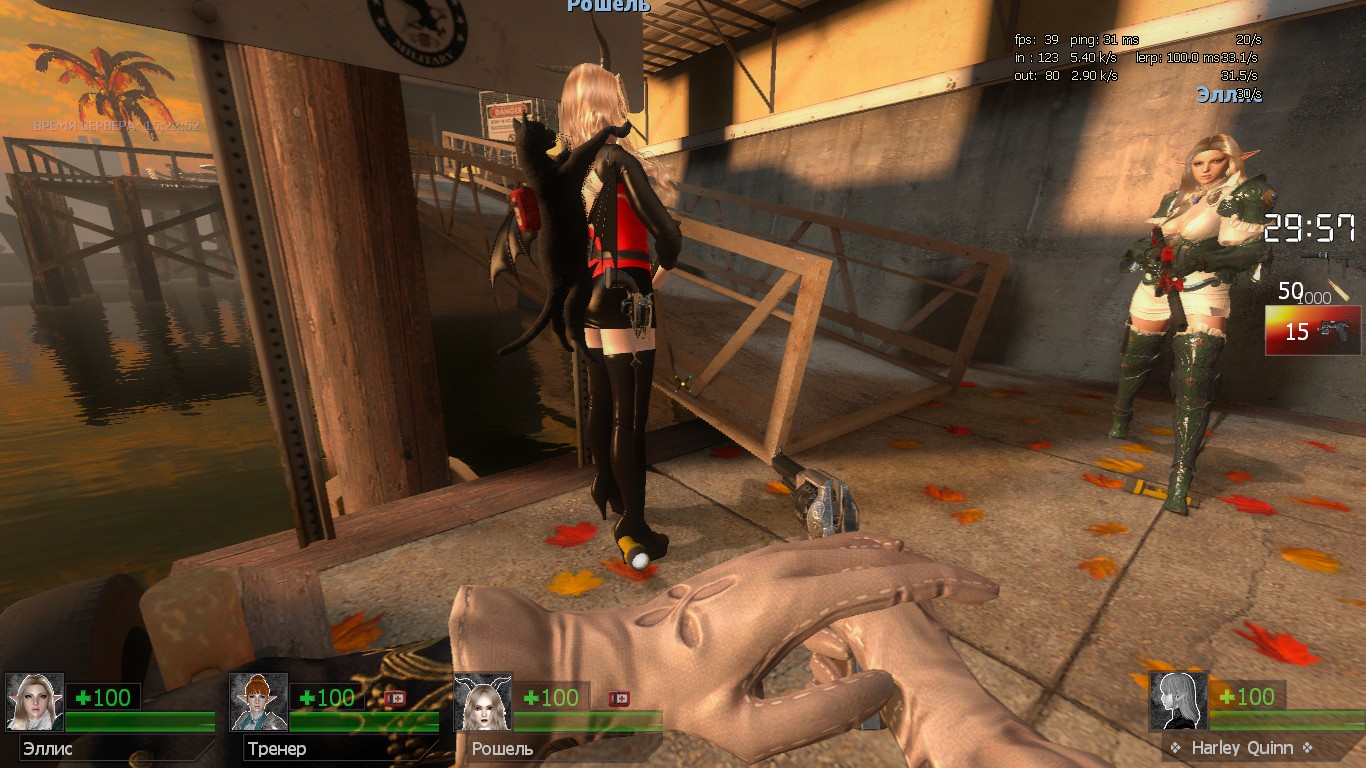Click the medkit icon beside Рошель's health
This screenshot has width=1366, height=768.
619,698
